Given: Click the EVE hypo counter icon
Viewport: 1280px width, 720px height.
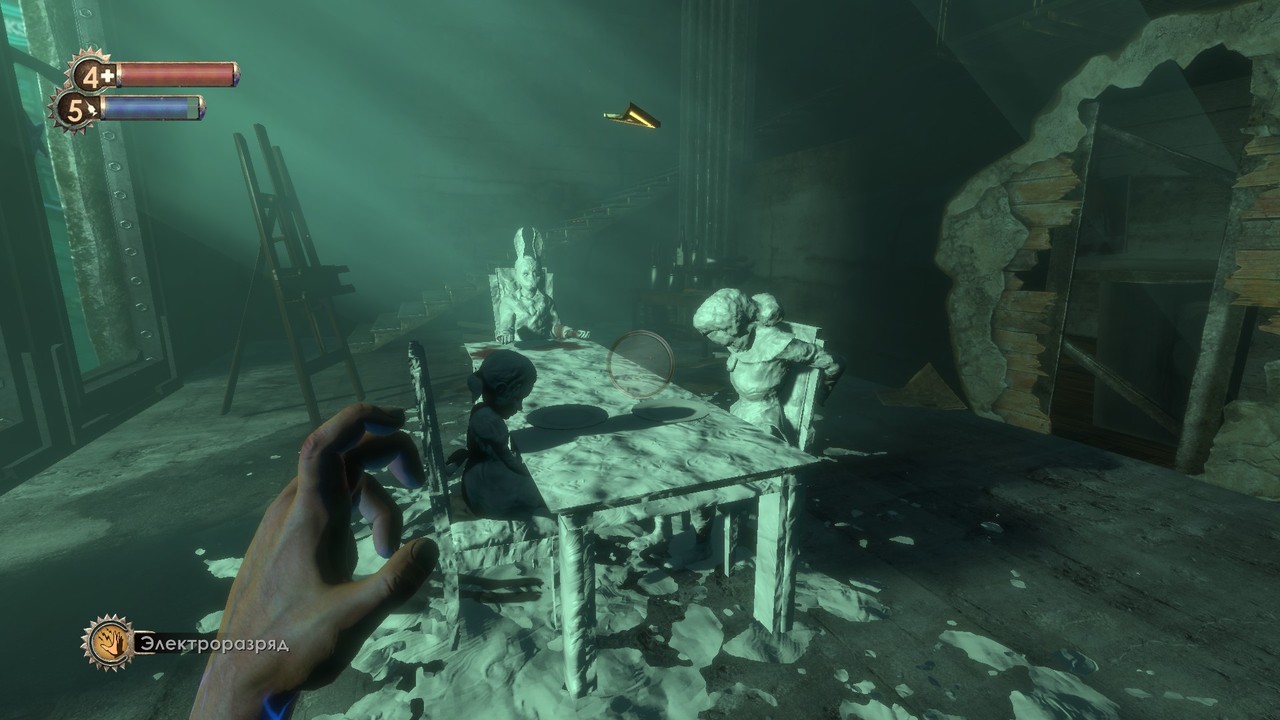Looking at the screenshot, I should (75, 108).
